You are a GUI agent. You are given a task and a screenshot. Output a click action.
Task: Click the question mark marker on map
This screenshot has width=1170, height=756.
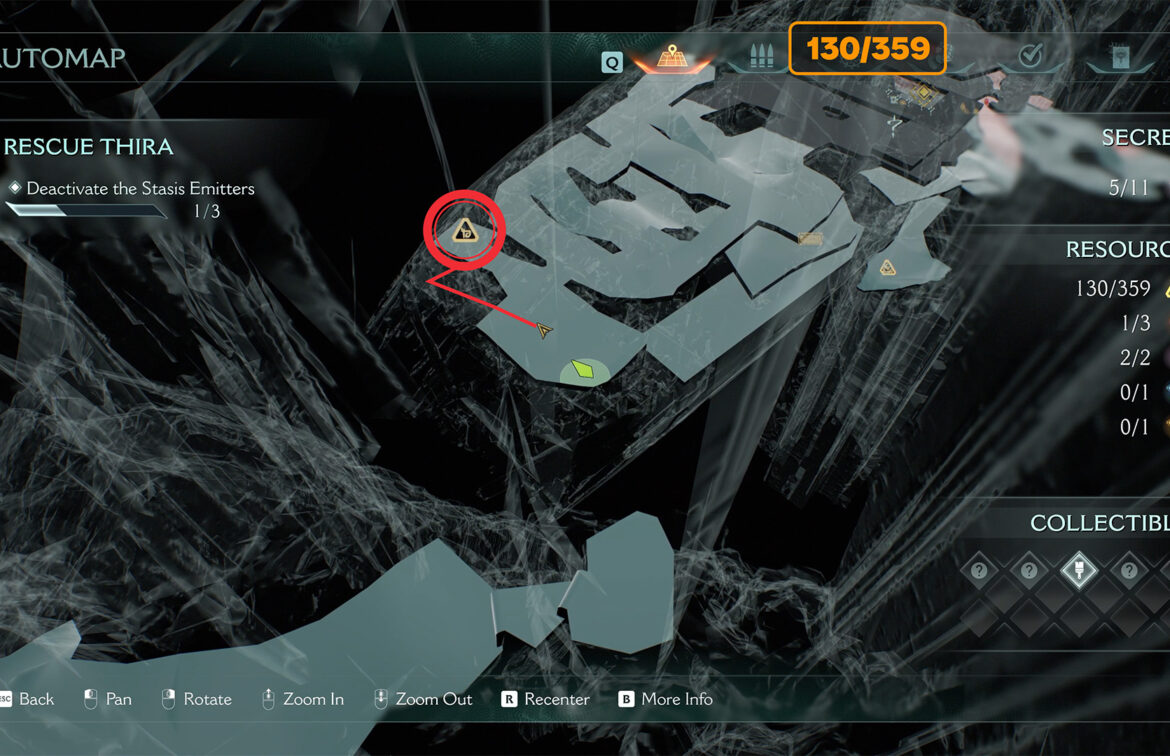tap(895, 124)
